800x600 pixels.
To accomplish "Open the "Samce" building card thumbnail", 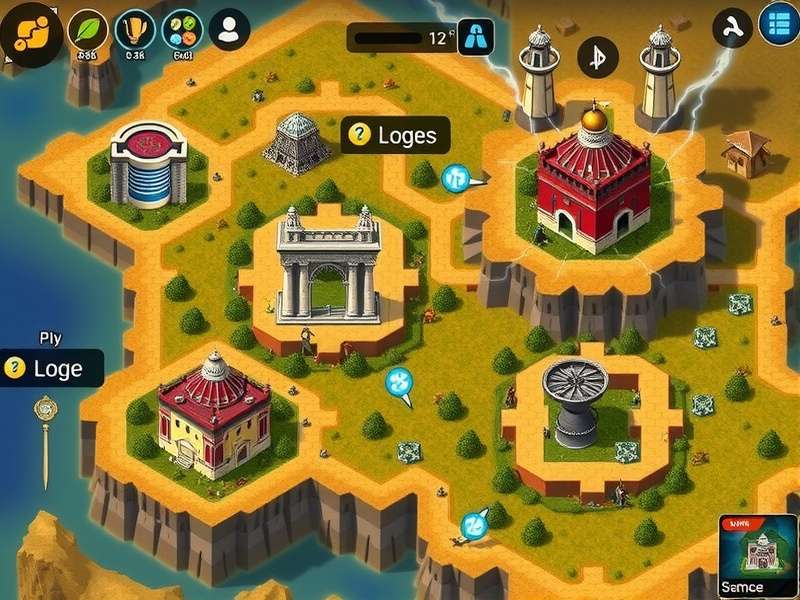I will pyautogui.click(x=757, y=556).
